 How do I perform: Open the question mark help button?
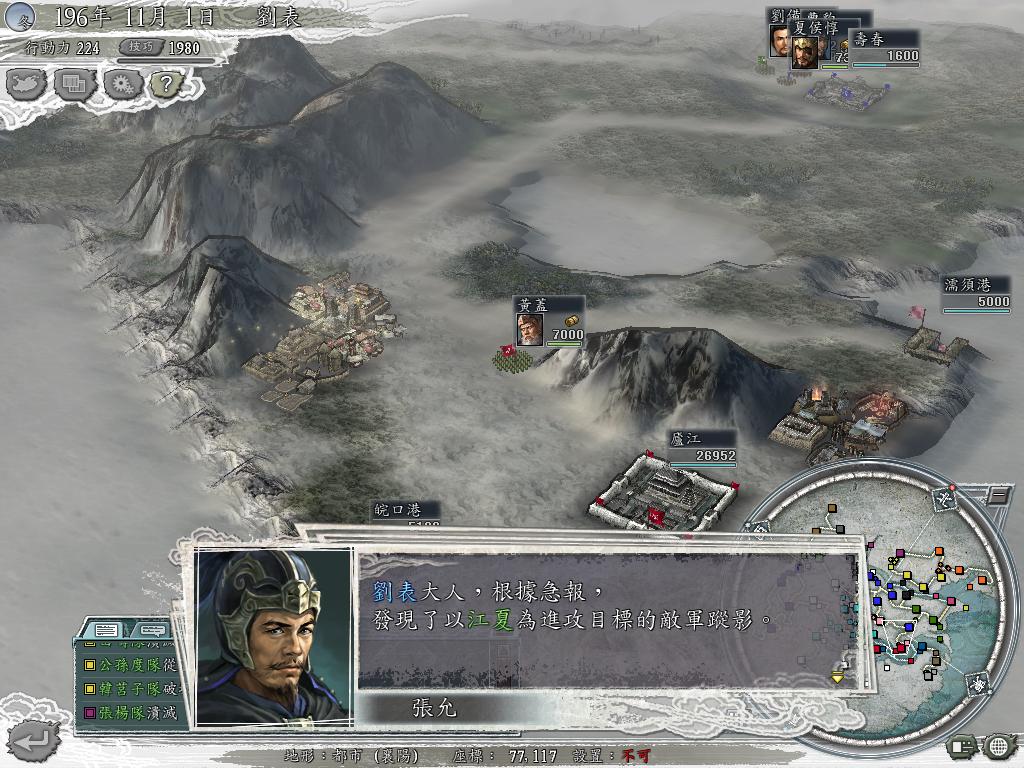click(165, 84)
